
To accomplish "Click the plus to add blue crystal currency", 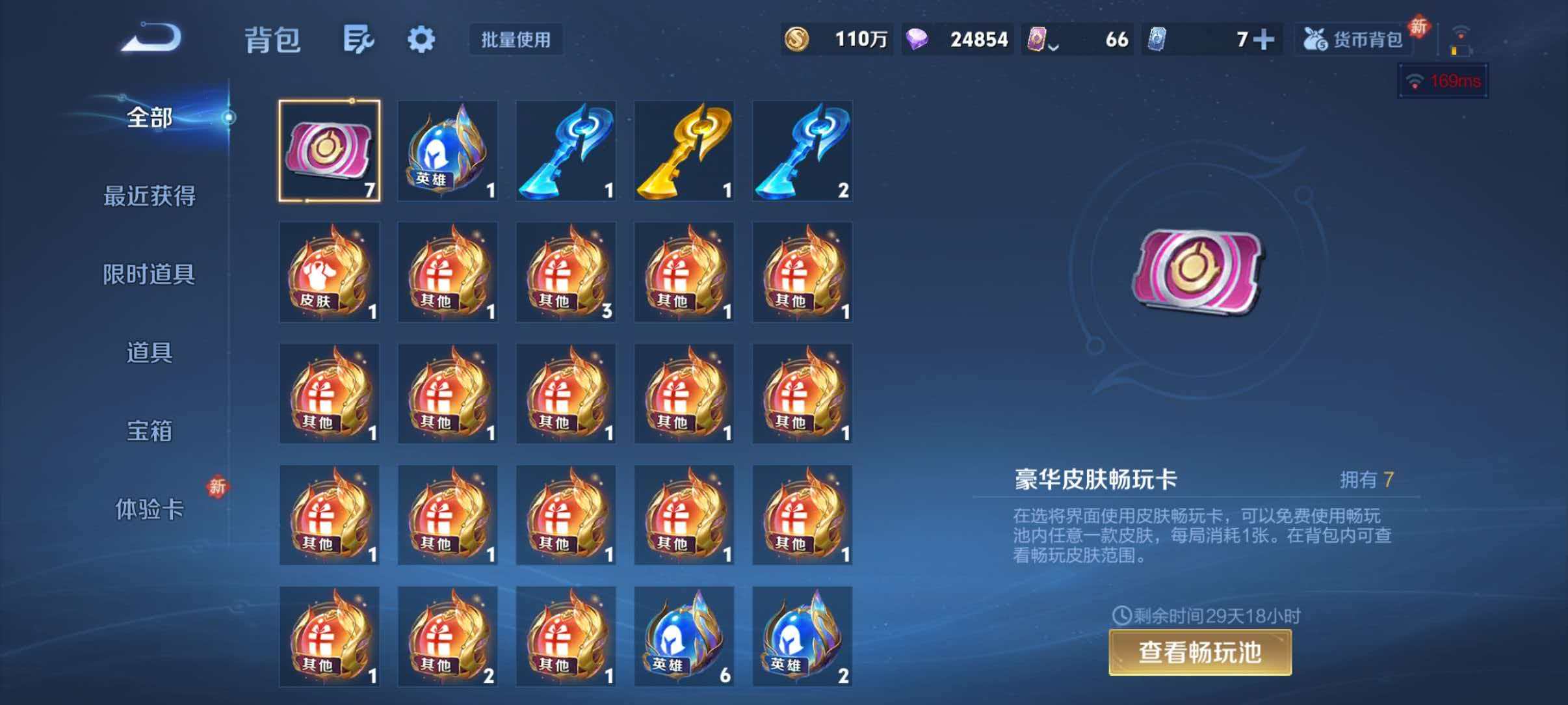I will click(1262, 39).
